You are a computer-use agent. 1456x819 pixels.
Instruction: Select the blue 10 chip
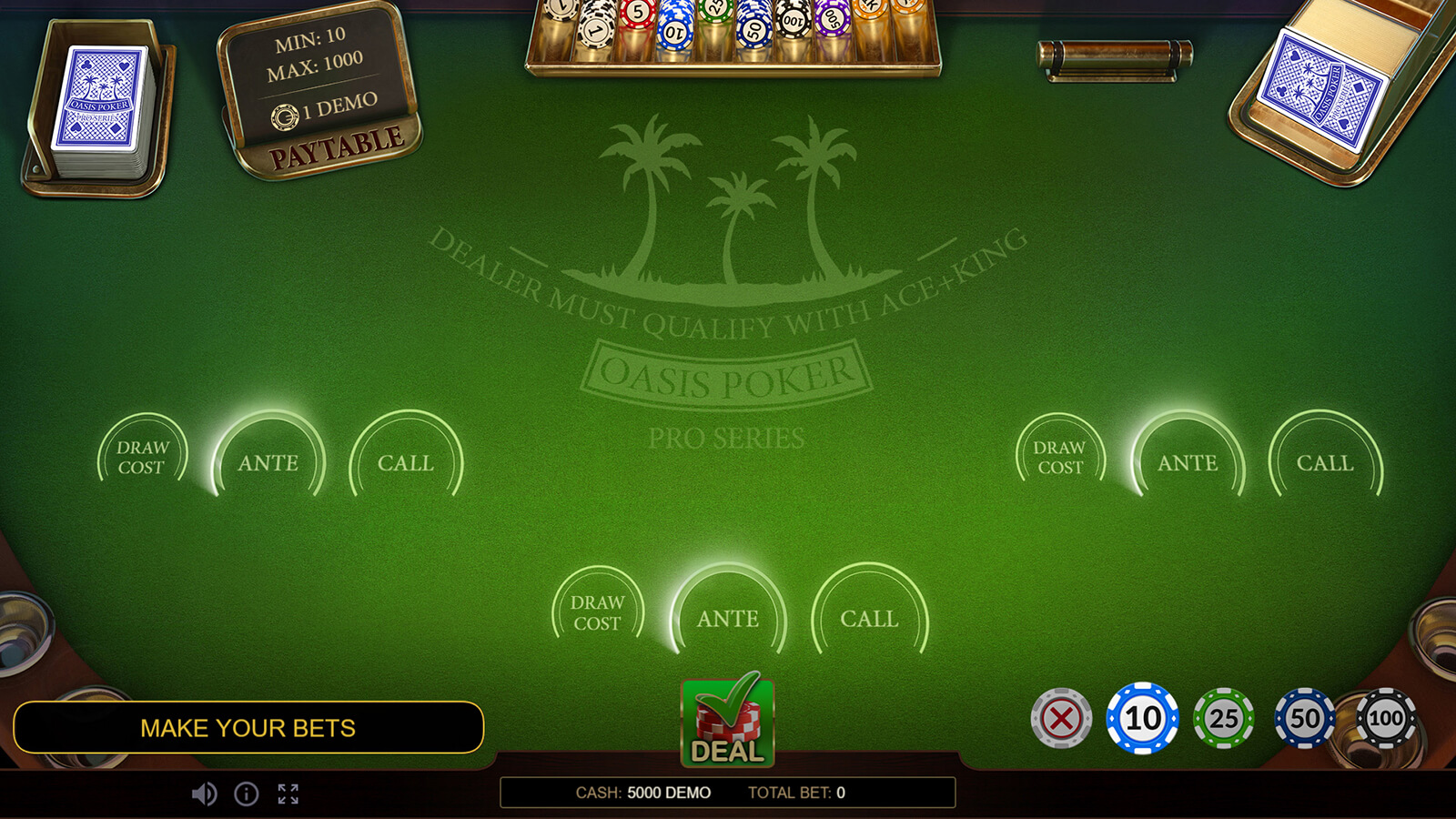pyautogui.click(x=1142, y=718)
